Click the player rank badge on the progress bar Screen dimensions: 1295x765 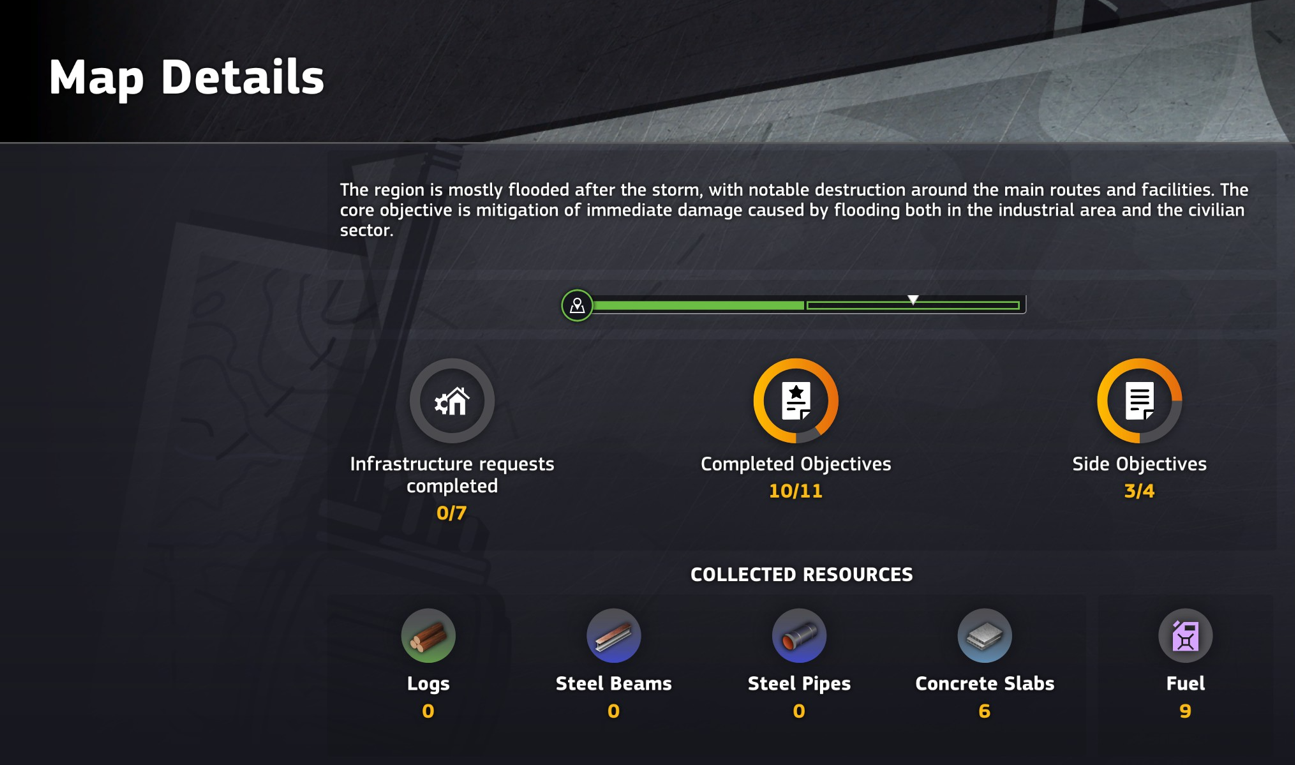[576, 304]
